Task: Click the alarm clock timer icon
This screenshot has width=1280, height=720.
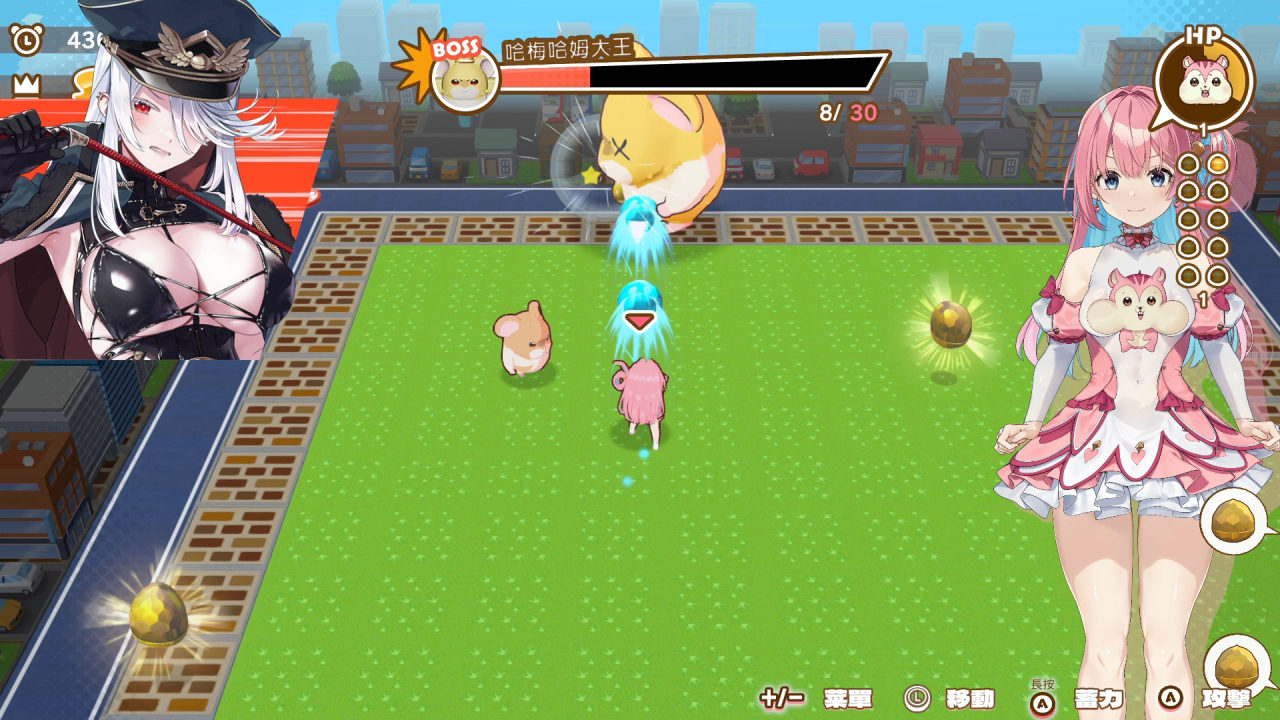Action: click(26, 40)
